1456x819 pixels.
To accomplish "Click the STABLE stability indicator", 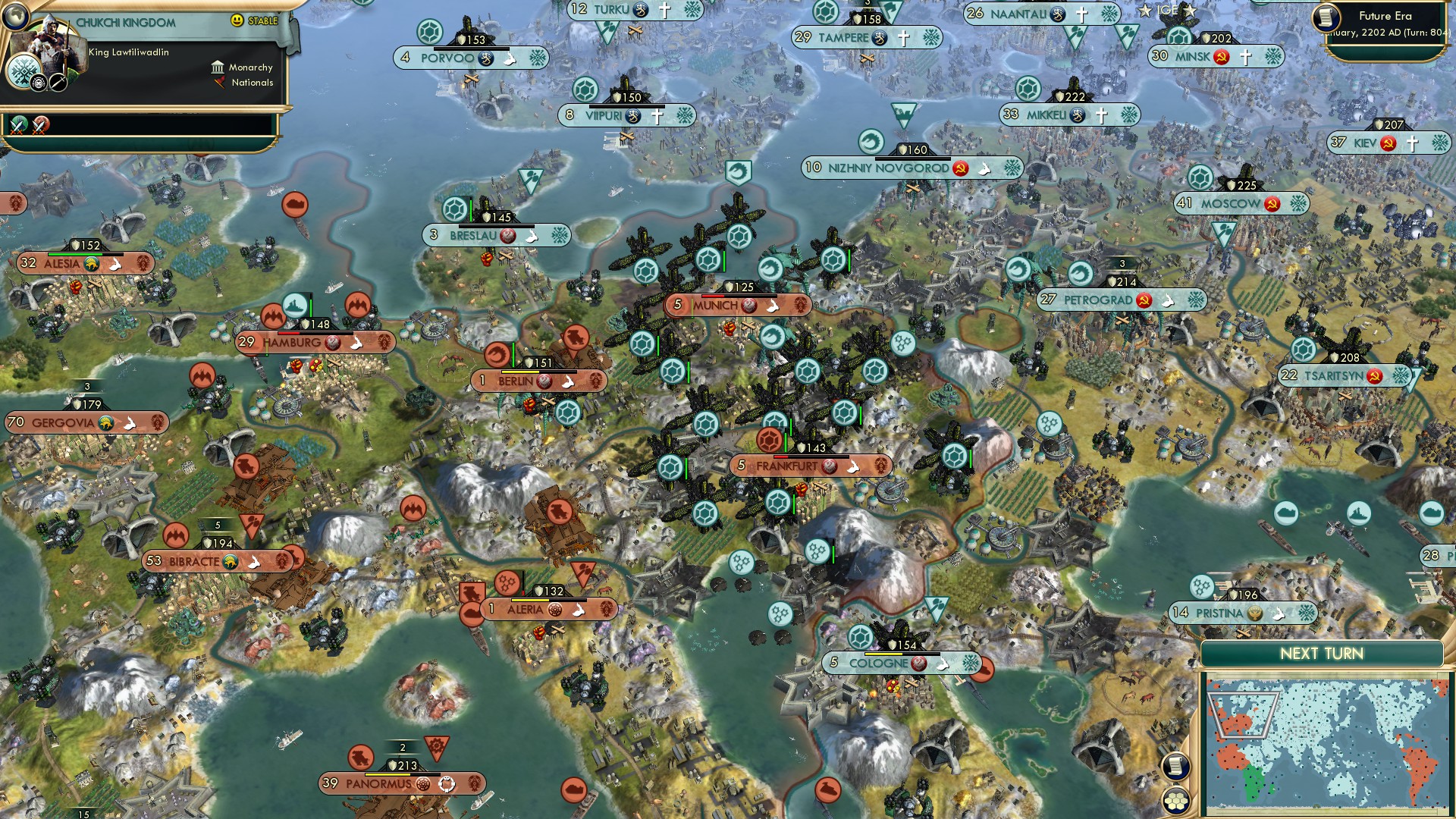I will pyautogui.click(x=255, y=20).
